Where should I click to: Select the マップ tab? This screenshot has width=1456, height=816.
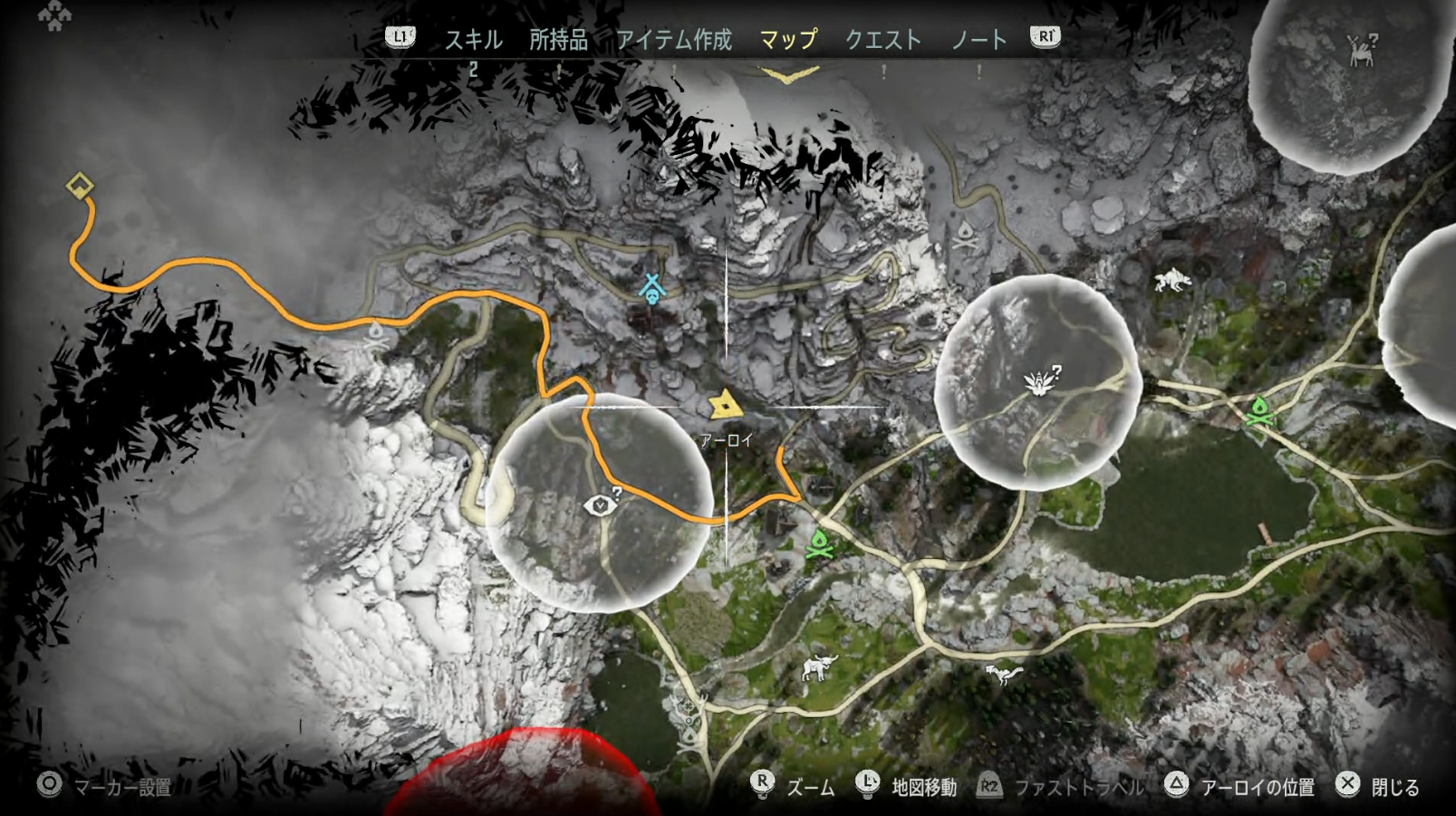(x=788, y=39)
